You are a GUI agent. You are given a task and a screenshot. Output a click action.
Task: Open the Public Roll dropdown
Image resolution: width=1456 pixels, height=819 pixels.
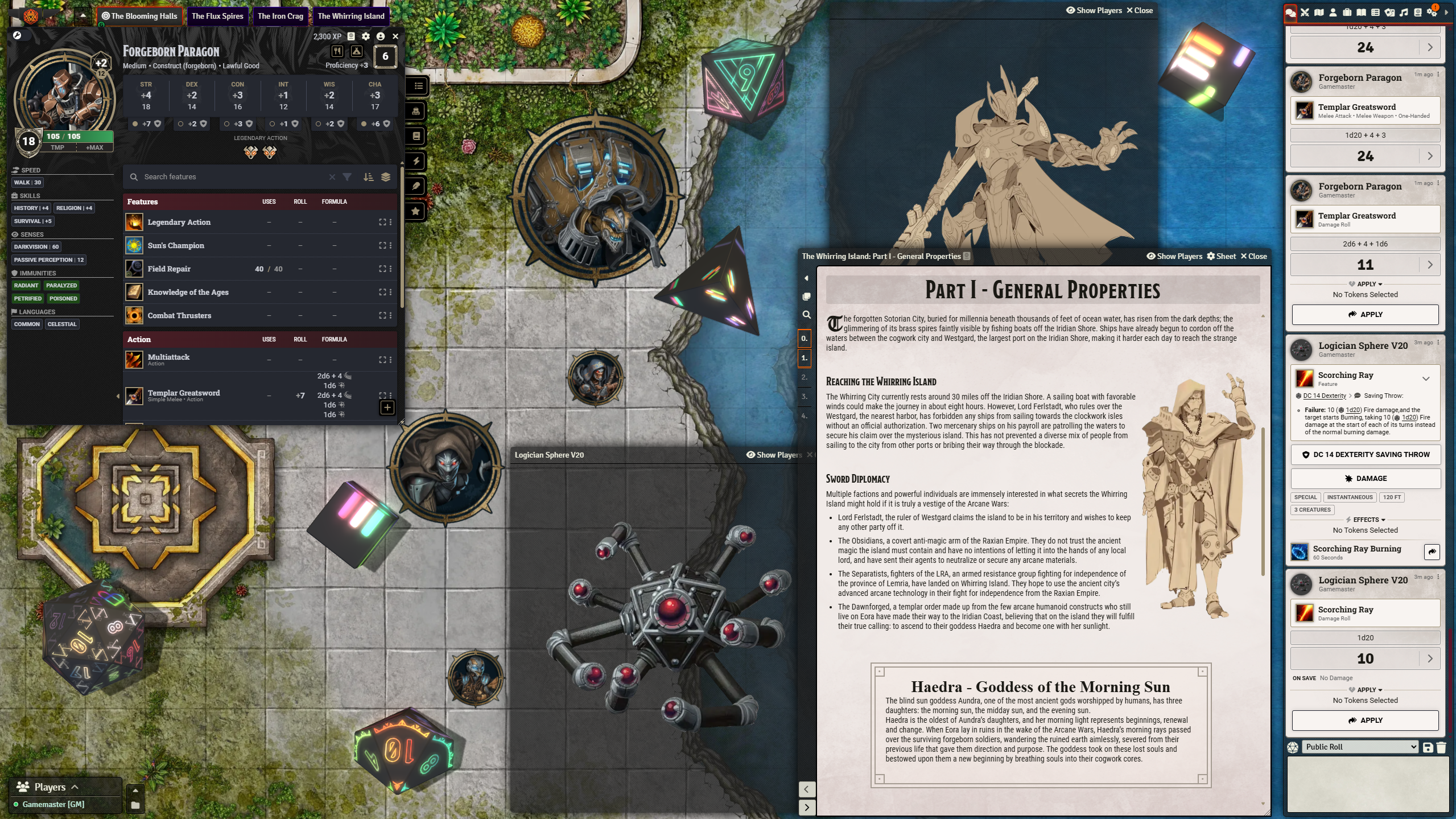pyautogui.click(x=1360, y=746)
